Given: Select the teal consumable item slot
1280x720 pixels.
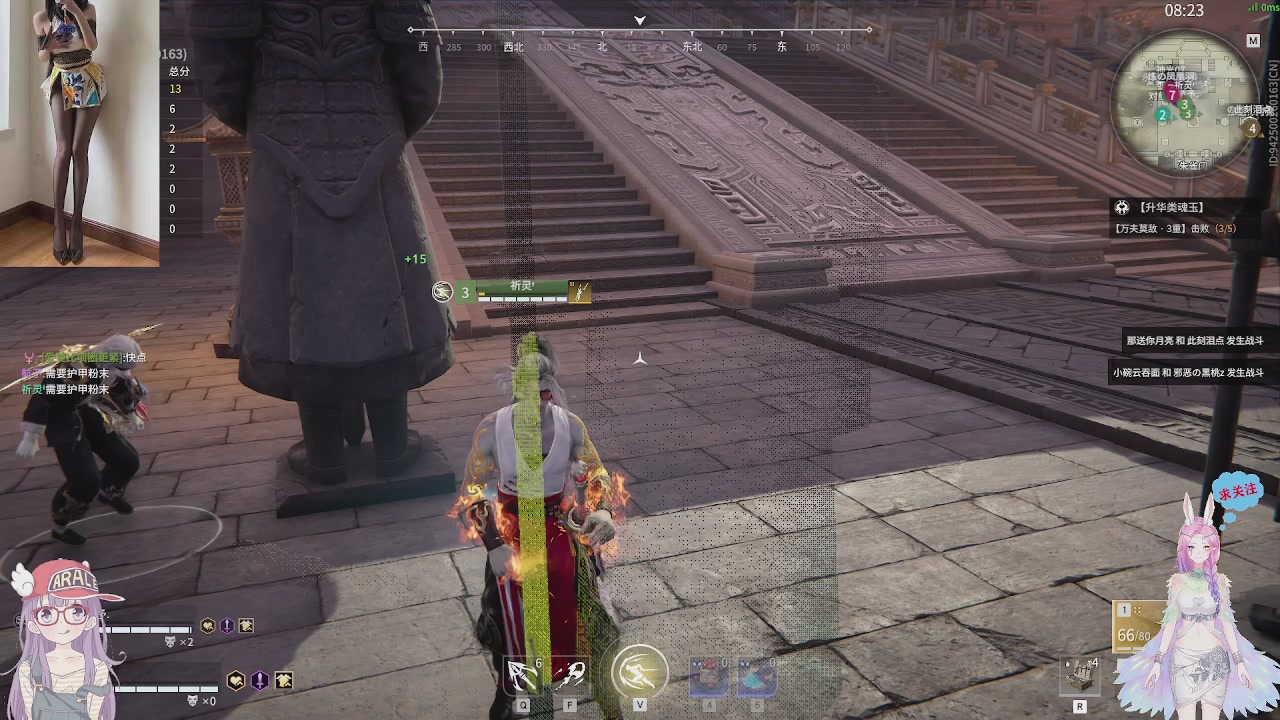Looking at the screenshot, I should click(757, 676).
